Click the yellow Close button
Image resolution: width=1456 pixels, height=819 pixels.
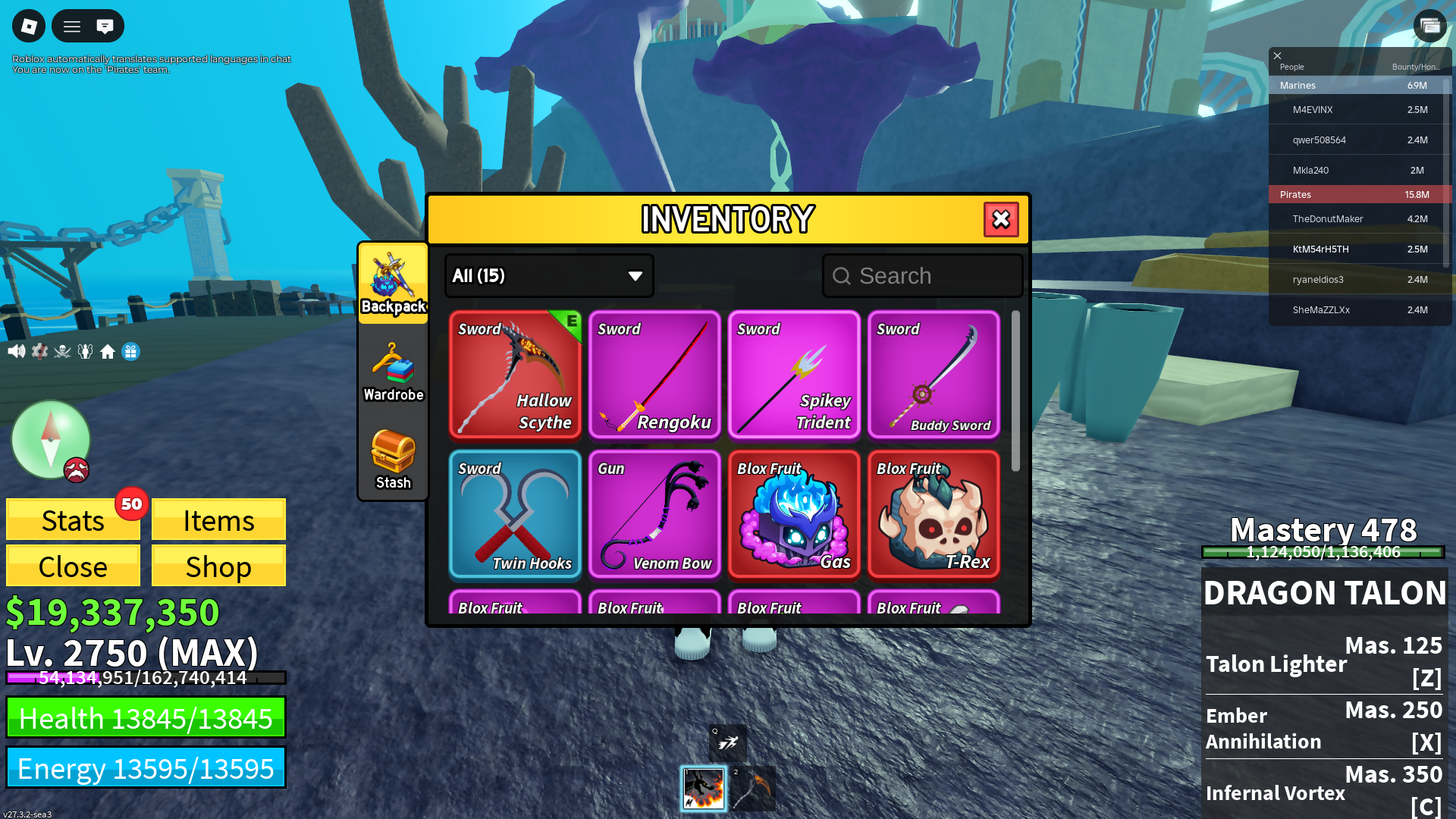coord(73,566)
